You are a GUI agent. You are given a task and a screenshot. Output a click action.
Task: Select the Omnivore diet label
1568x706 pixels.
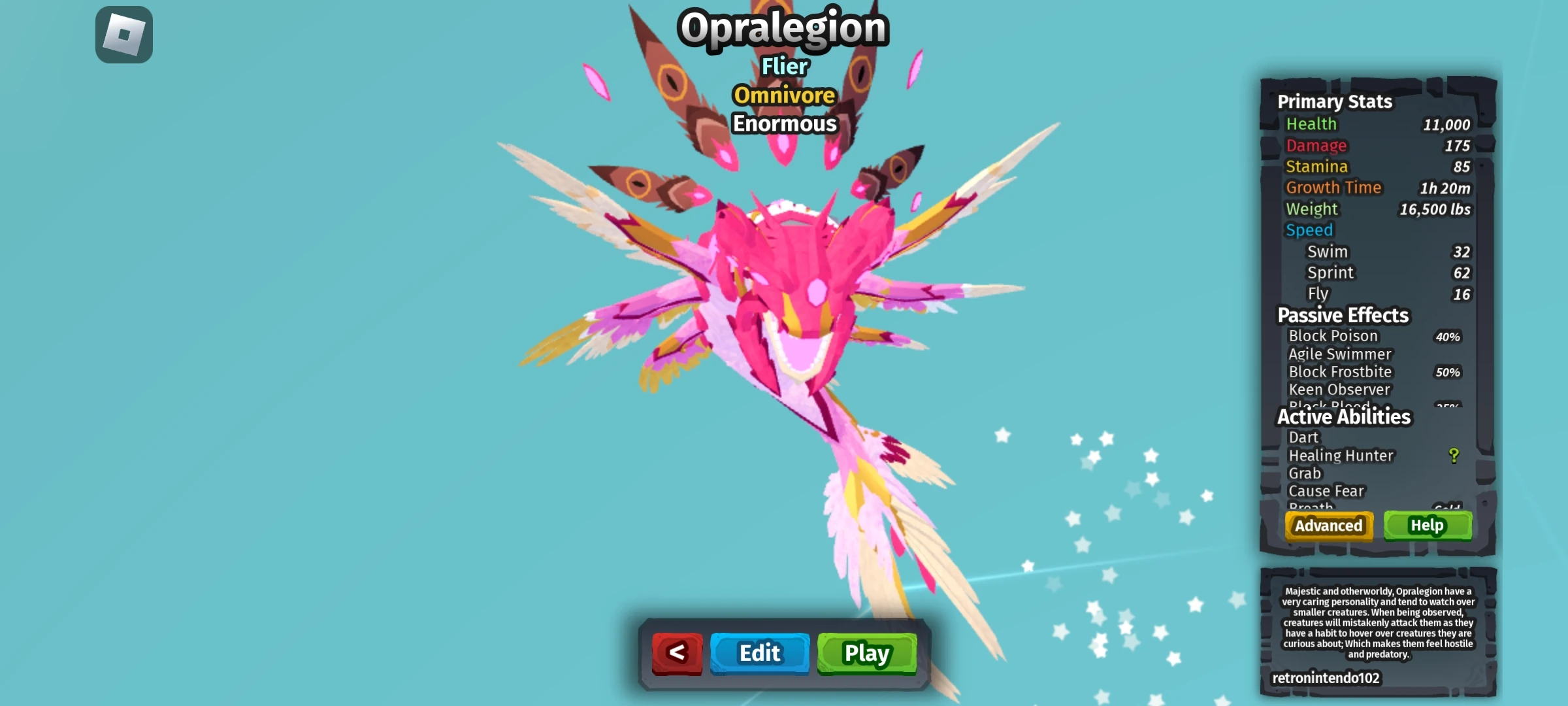coord(784,95)
